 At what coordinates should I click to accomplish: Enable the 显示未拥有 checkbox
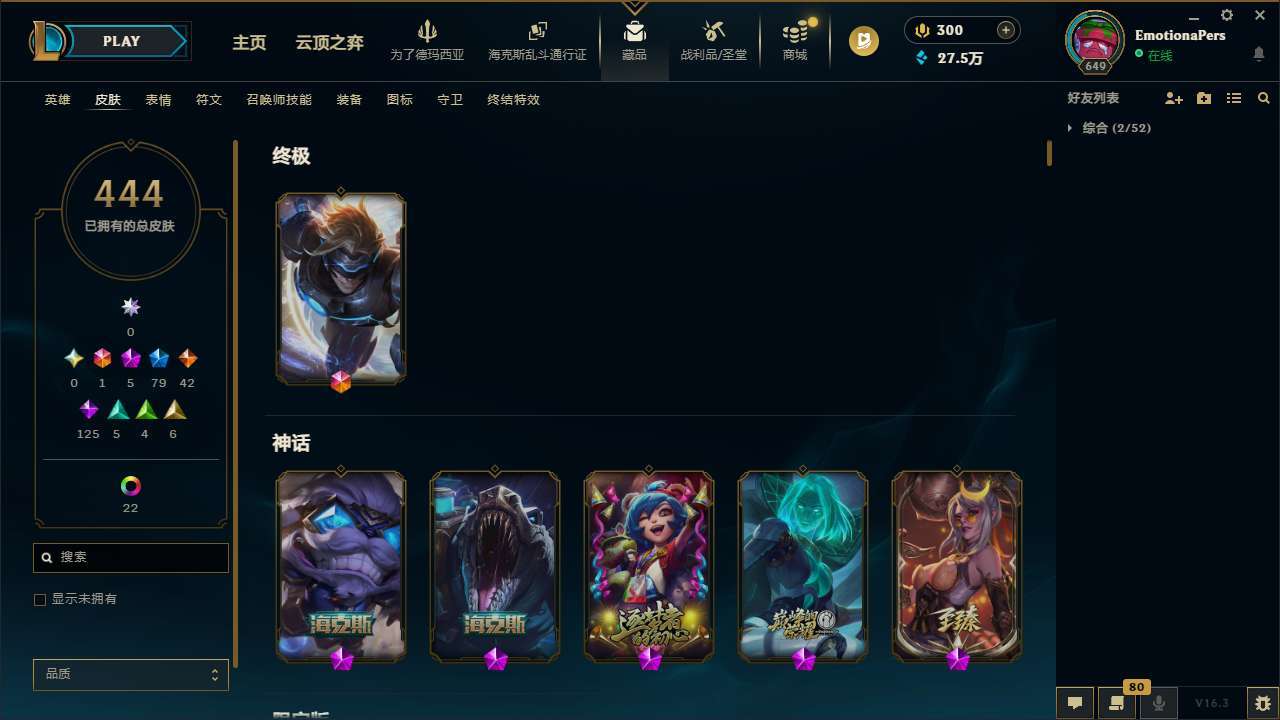(x=40, y=599)
